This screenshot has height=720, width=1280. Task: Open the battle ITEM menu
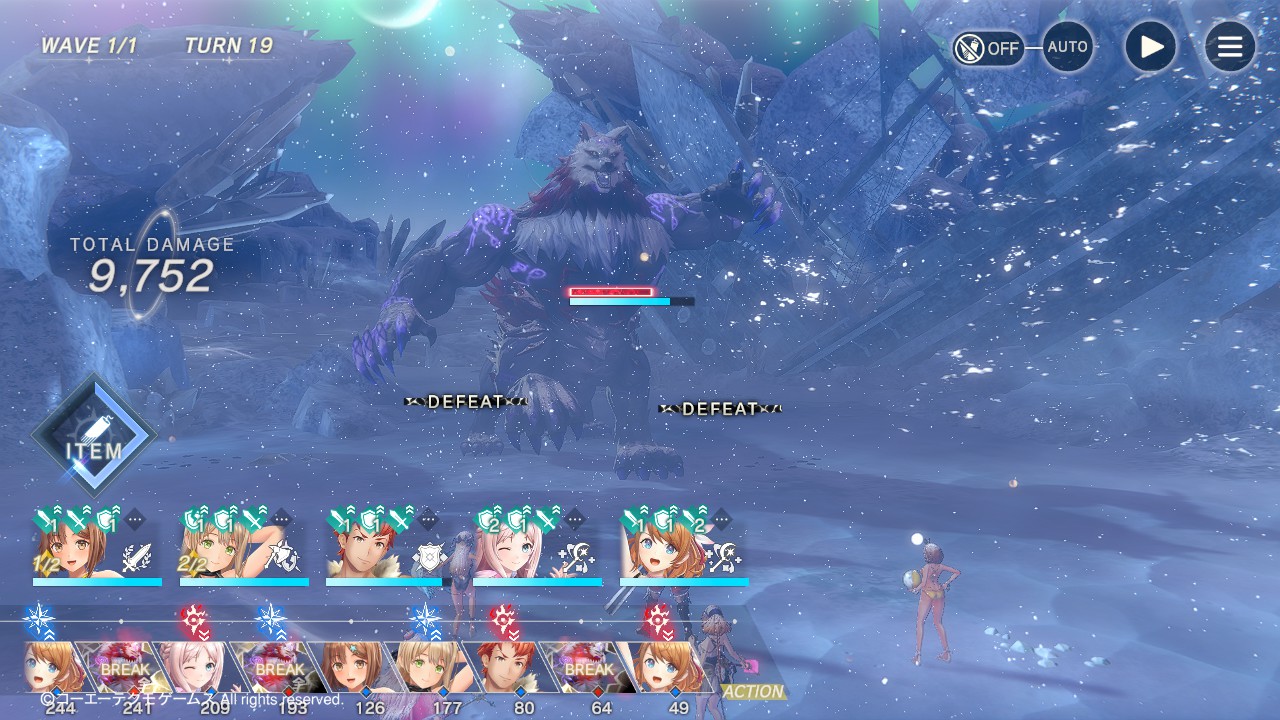click(x=94, y=437)
